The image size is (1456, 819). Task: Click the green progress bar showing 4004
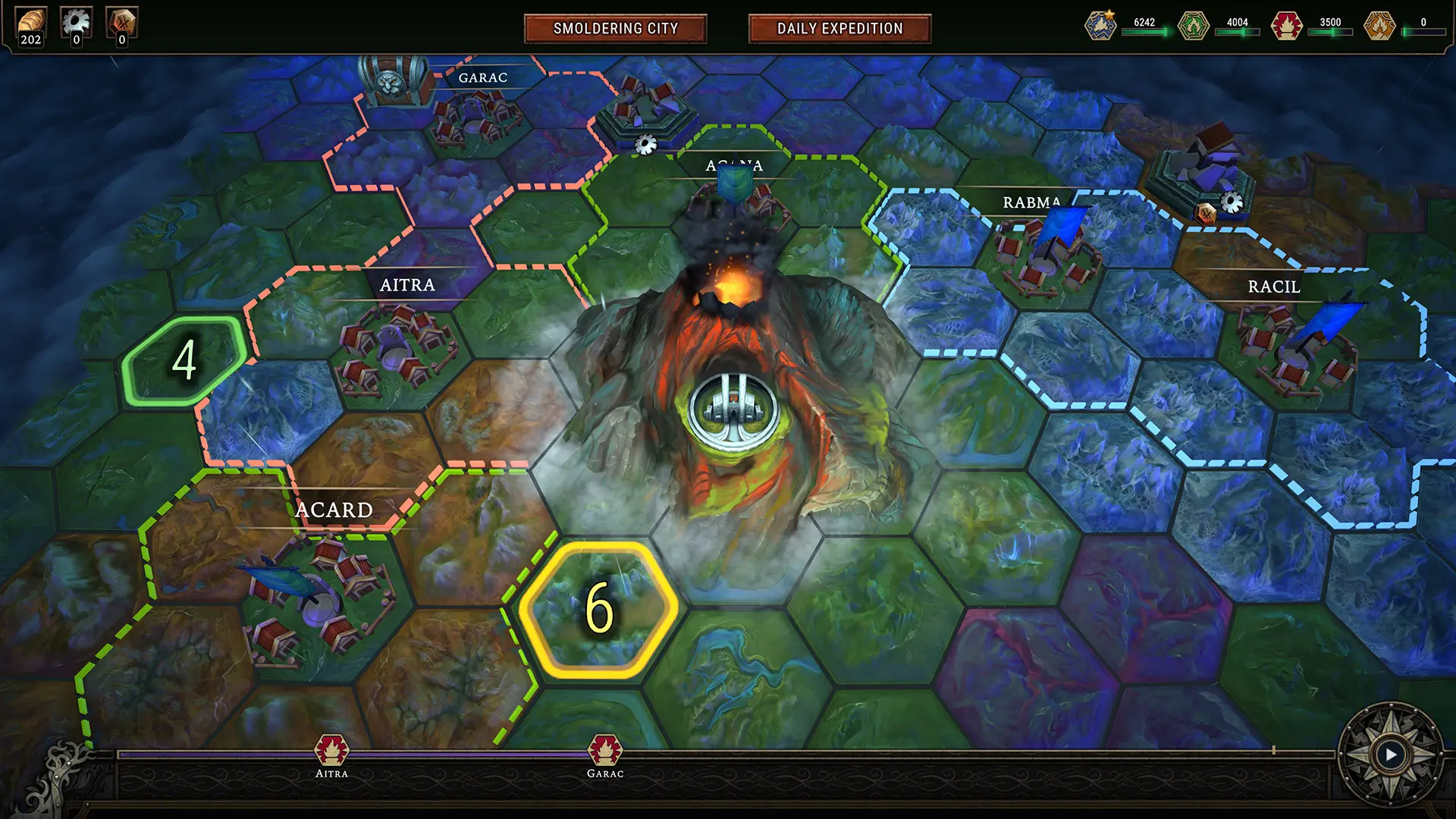[x=1238, y=31]
